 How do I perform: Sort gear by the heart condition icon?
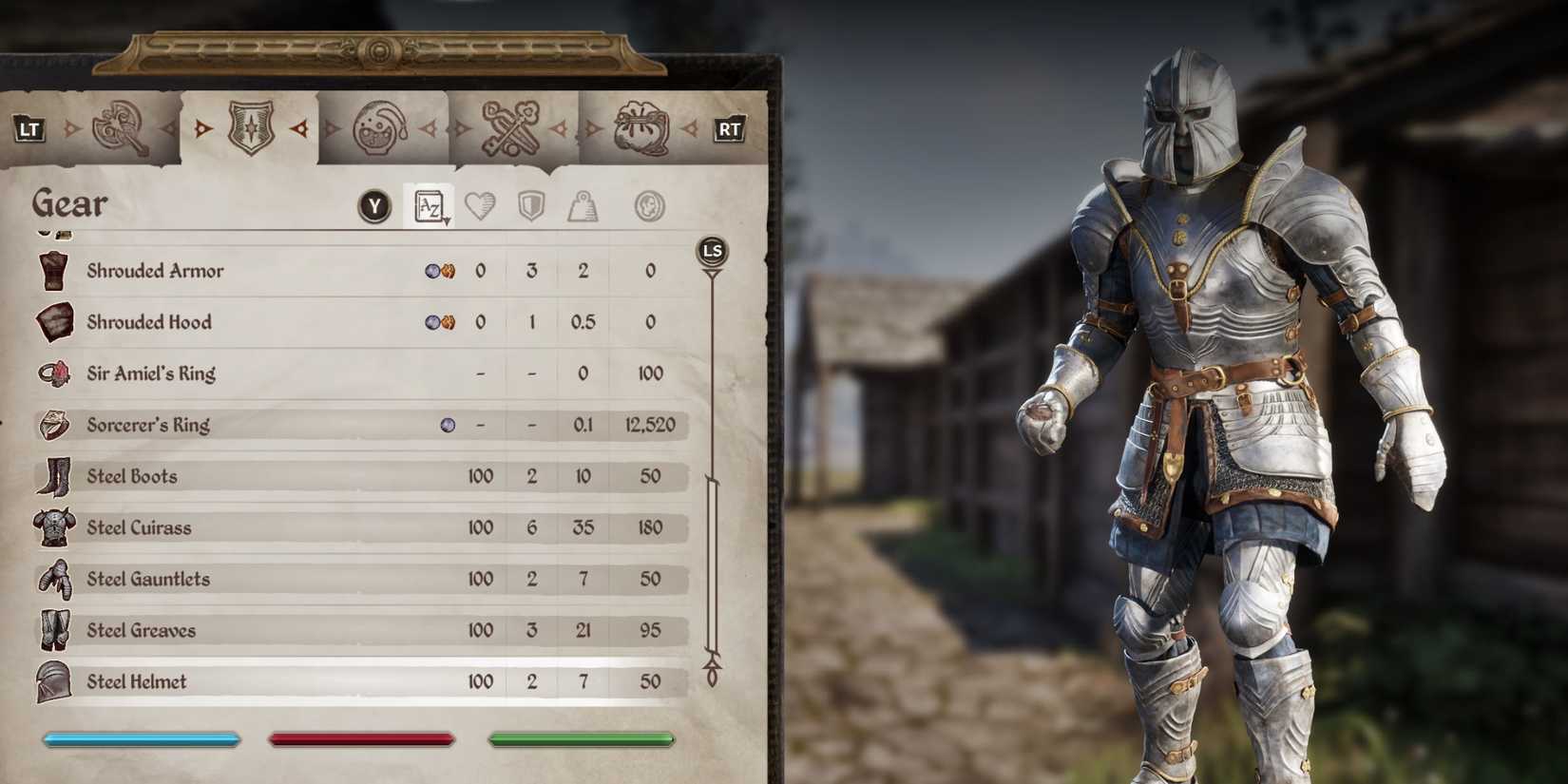481,205
